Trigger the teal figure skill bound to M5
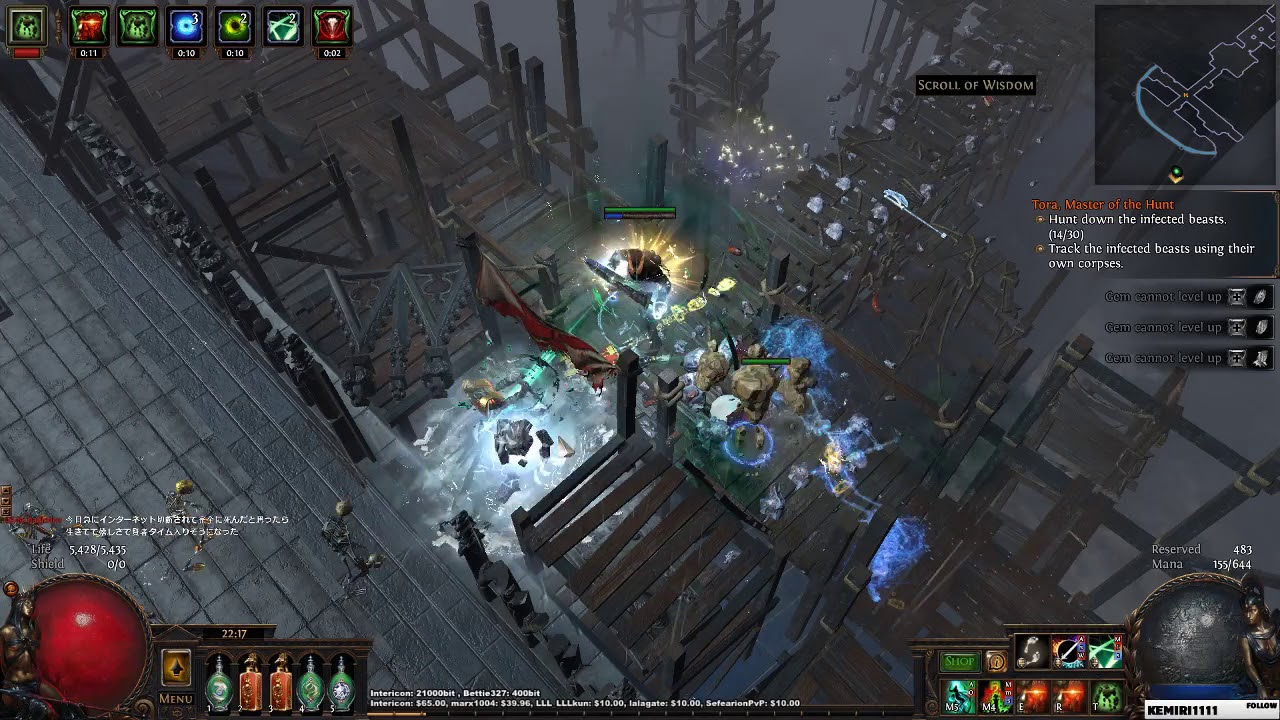Screen dimensions: 1280x720 [961, 694]
